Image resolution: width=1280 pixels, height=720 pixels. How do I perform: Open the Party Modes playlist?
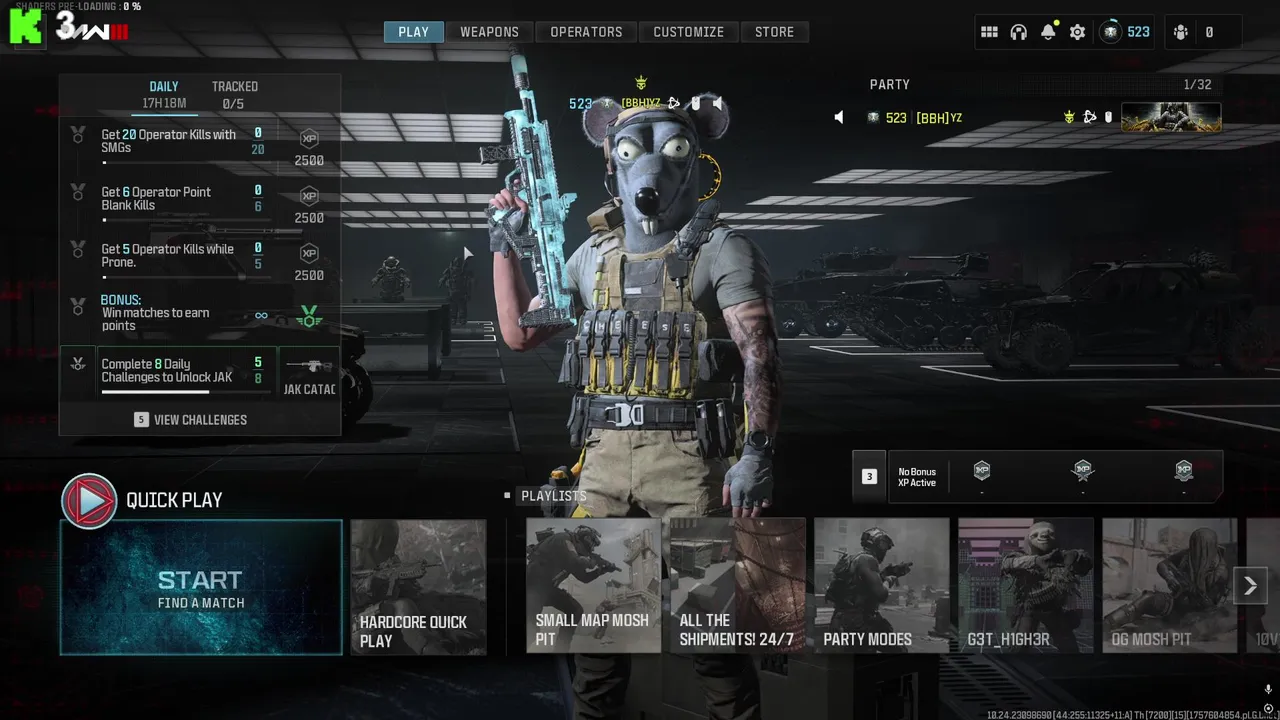tap(881, 586)
